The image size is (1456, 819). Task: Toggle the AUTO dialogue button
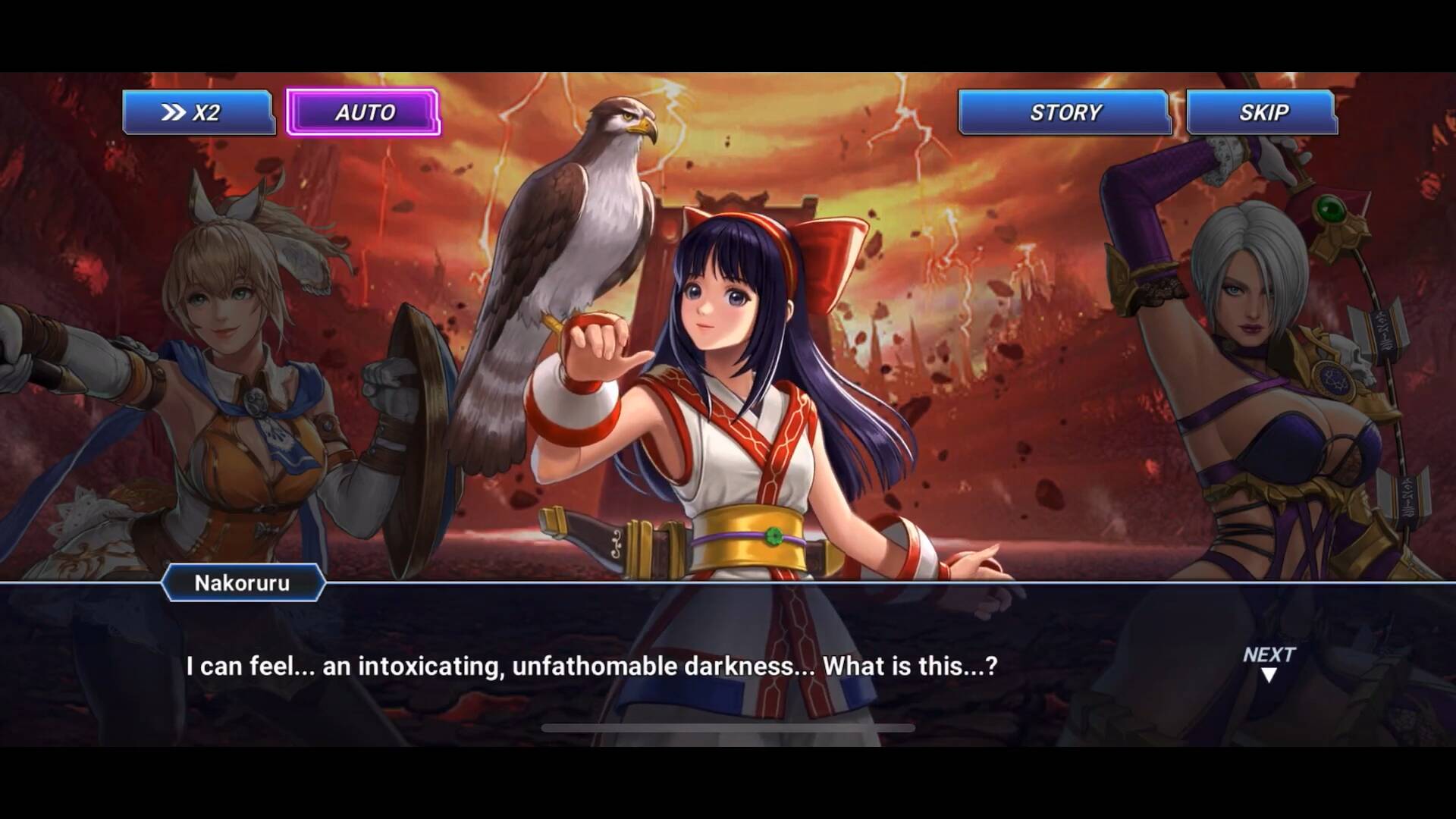363,112
